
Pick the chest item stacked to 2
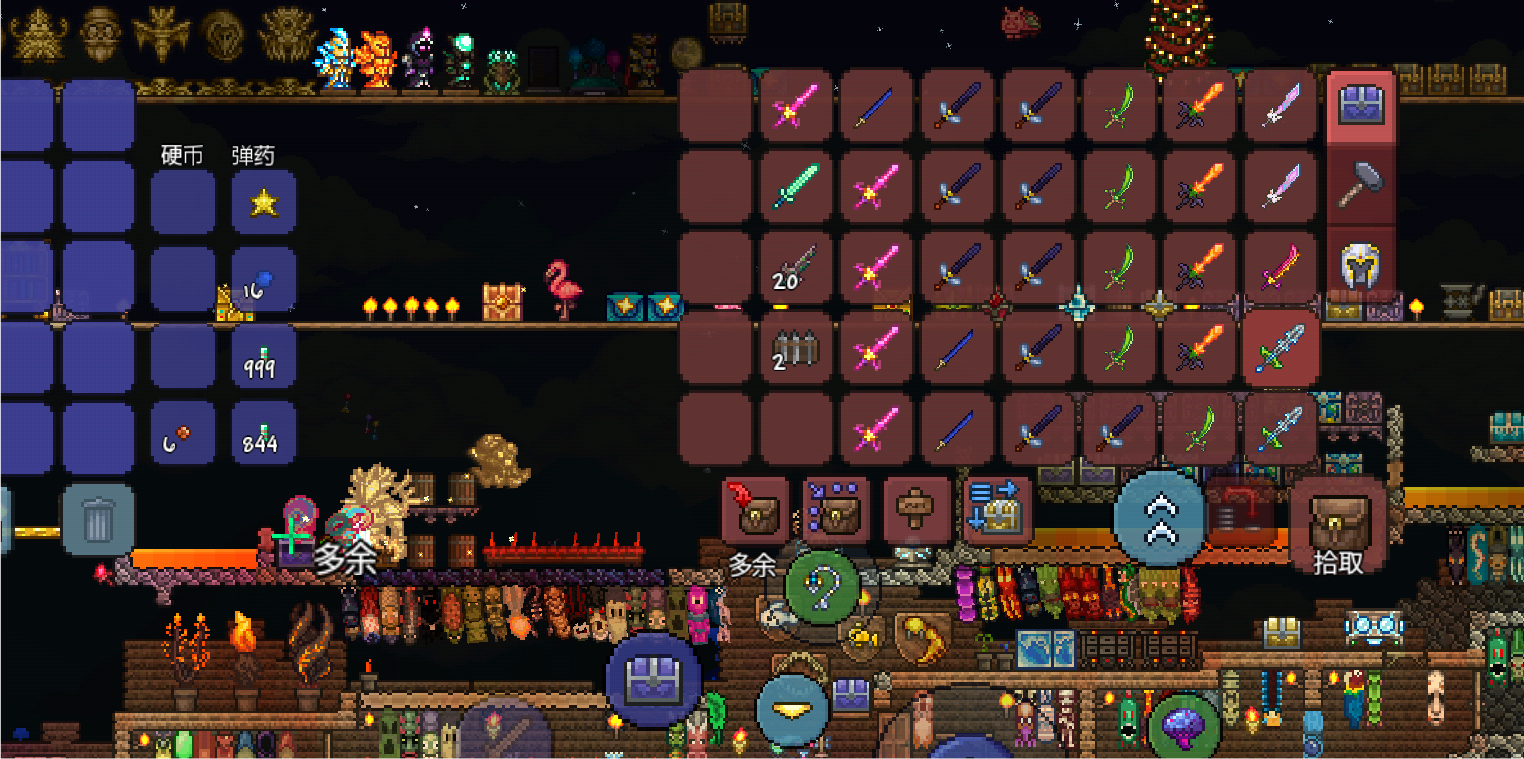click(795, 348)
